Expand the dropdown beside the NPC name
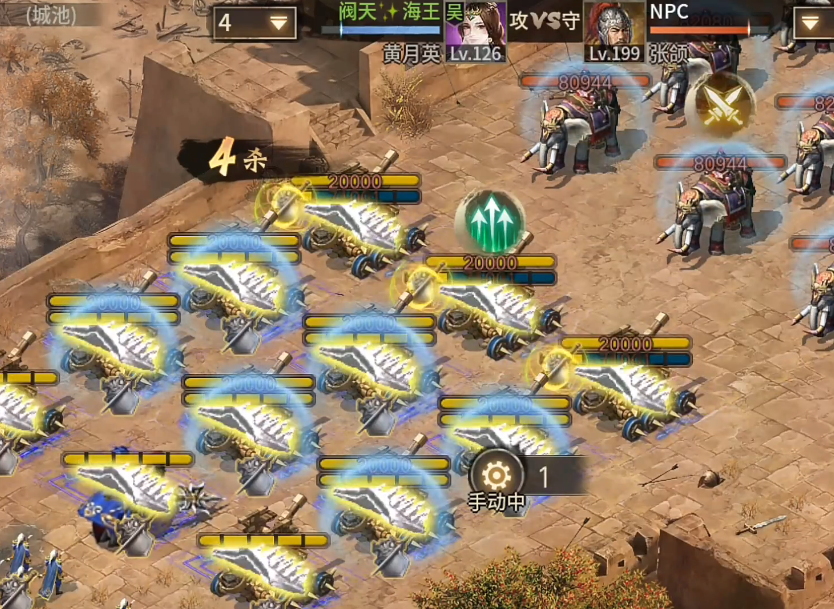Screen dimensions: 834x609 tap(812, 22)
